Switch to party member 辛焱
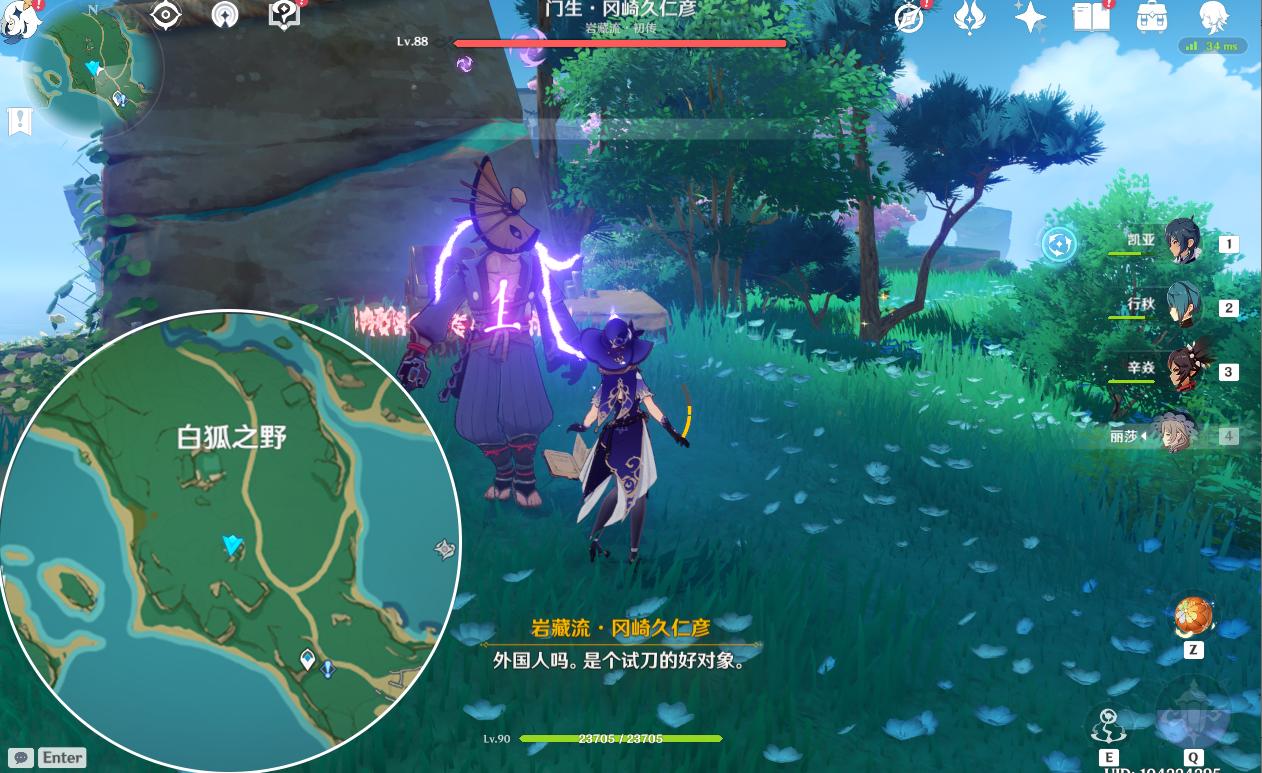 tap(1184, 370)
